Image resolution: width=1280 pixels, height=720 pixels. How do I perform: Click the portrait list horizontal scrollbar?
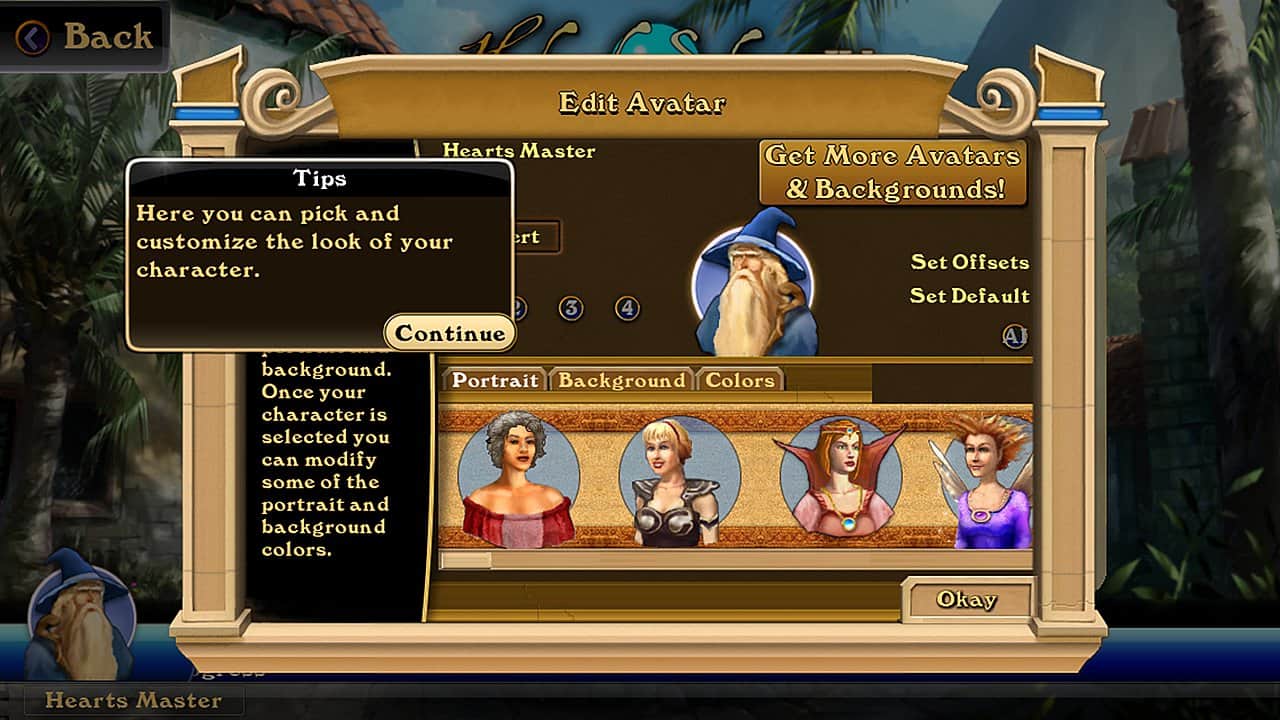[x=735, y=560]
